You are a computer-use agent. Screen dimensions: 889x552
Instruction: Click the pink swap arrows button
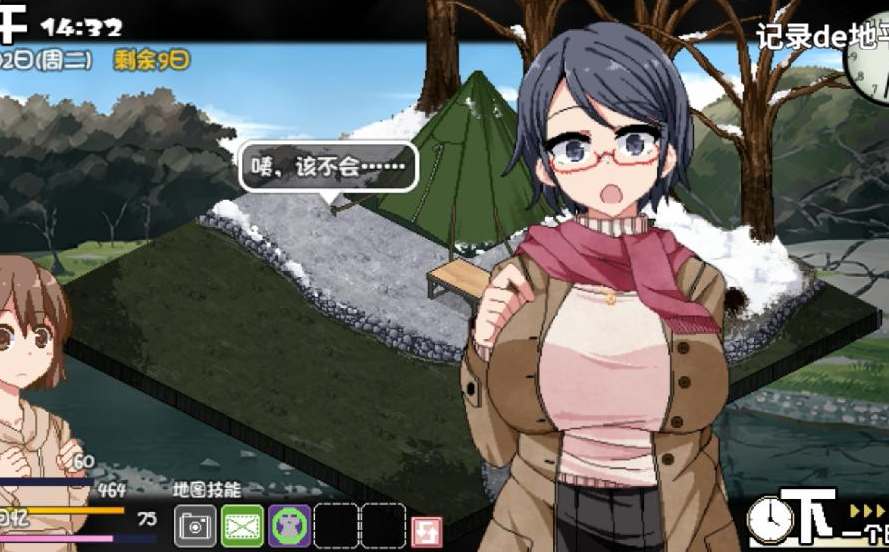427,530
